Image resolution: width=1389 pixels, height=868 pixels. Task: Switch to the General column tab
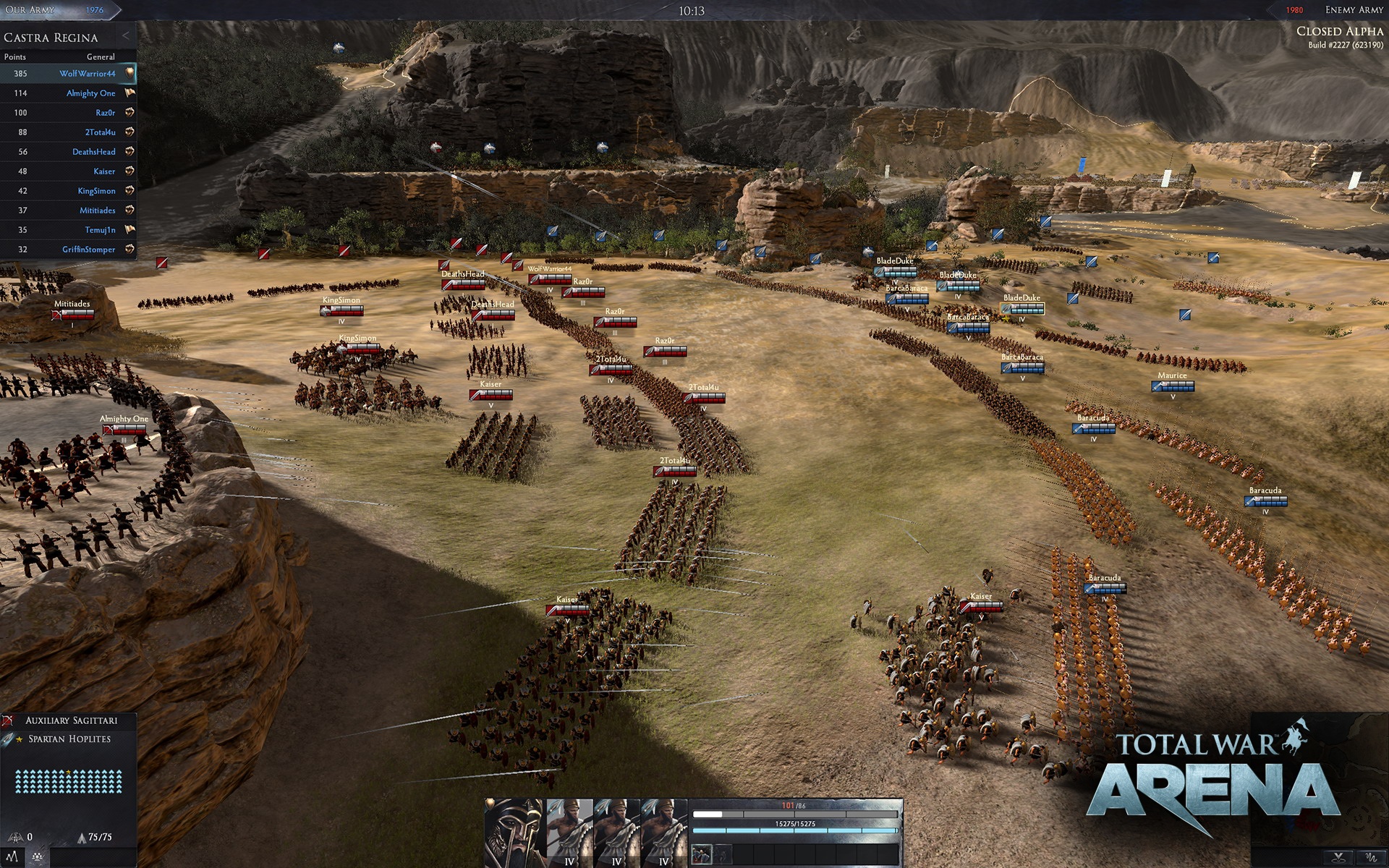(x=101, y=56)
